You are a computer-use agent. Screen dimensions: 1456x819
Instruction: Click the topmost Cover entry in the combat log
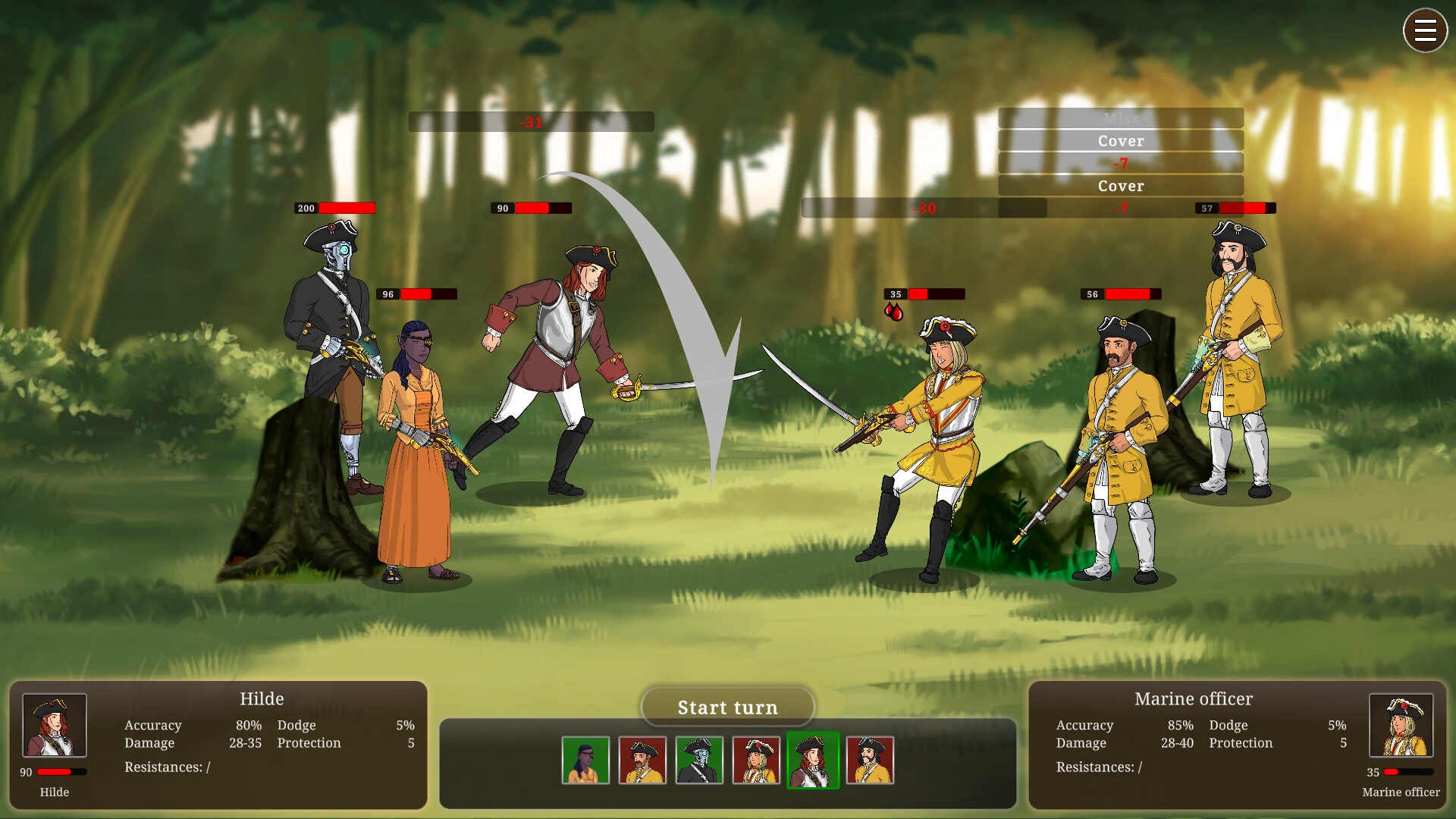[1120, 140]
